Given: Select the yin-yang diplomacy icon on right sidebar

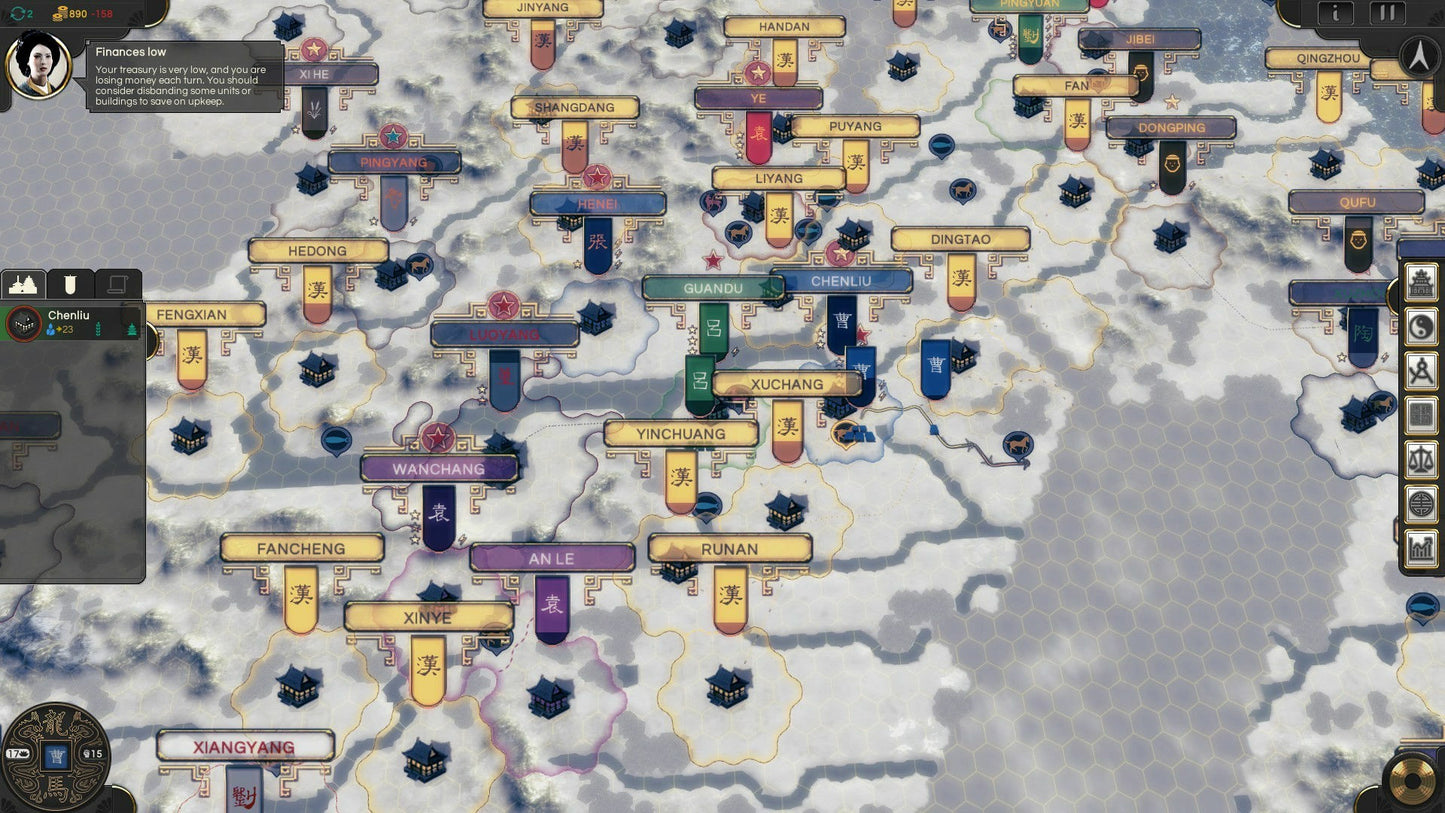Looking at the screenshot, I should click(1420, 326).
